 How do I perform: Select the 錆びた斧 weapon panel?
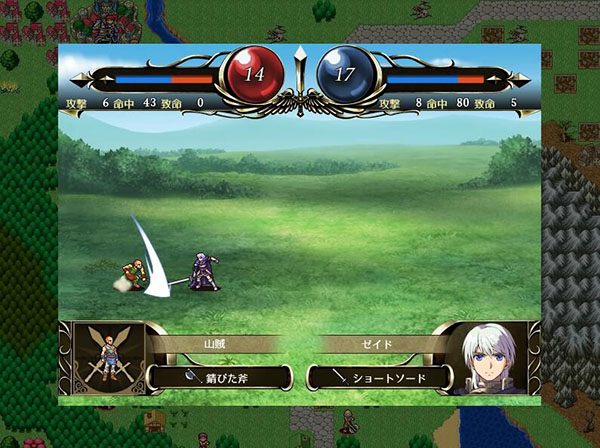(x=219, y=377)
